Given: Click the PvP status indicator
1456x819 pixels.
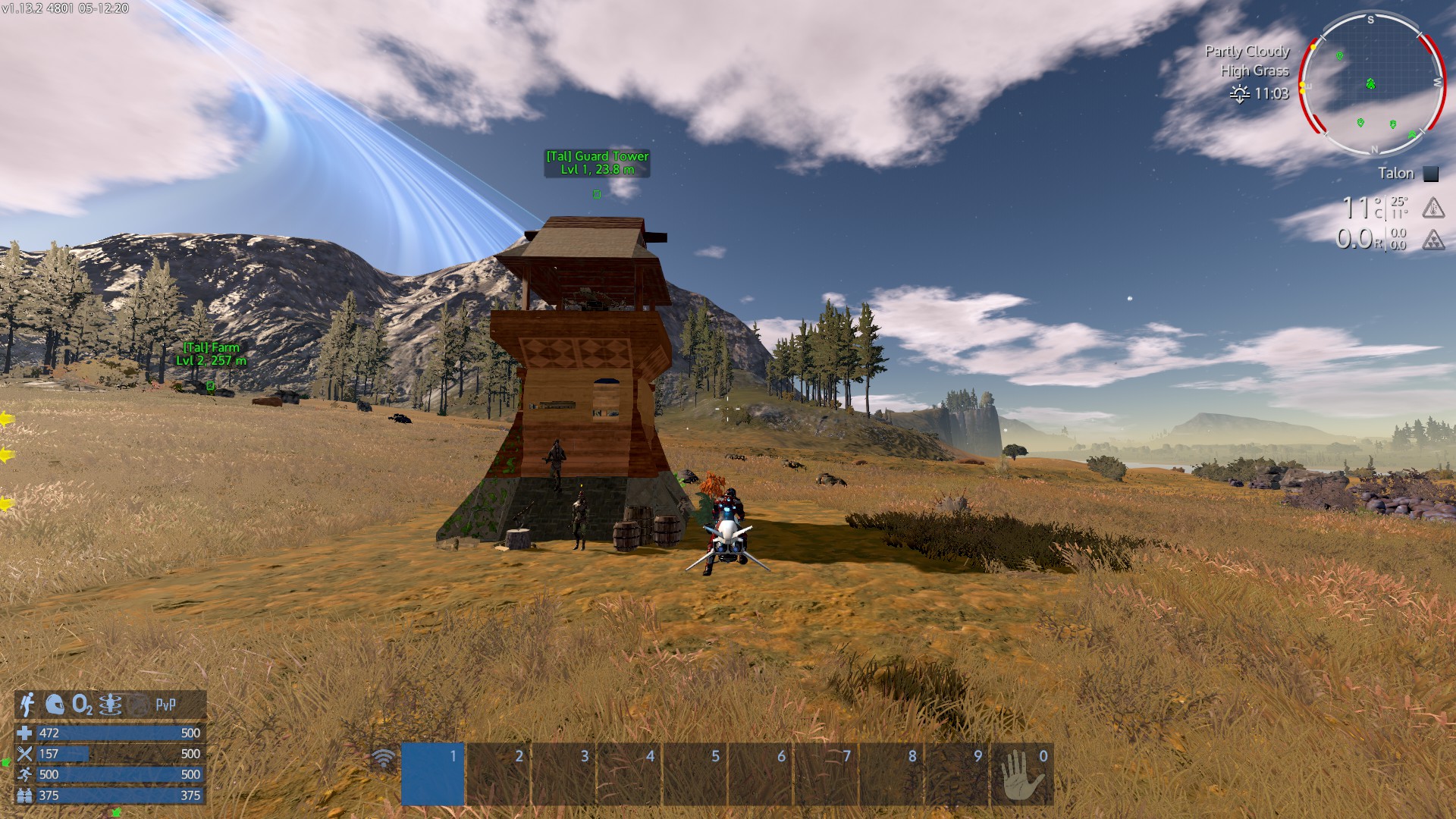Looking at the screenshot, I should tap(165, 704).
